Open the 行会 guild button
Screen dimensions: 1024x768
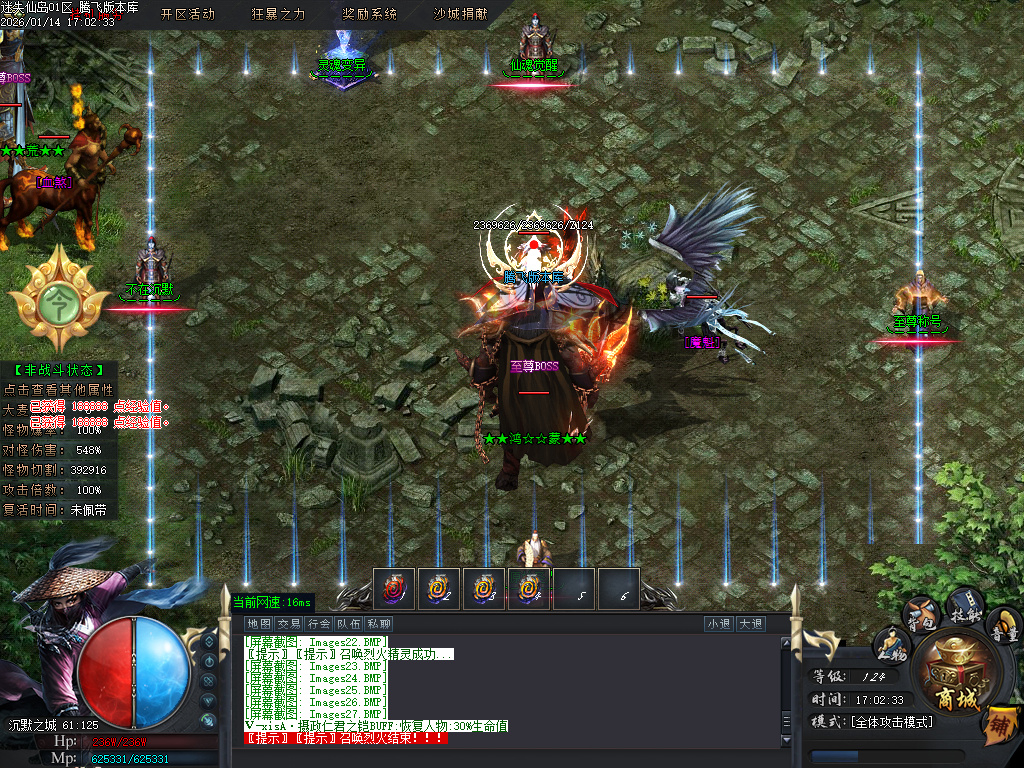pos(319,624)
